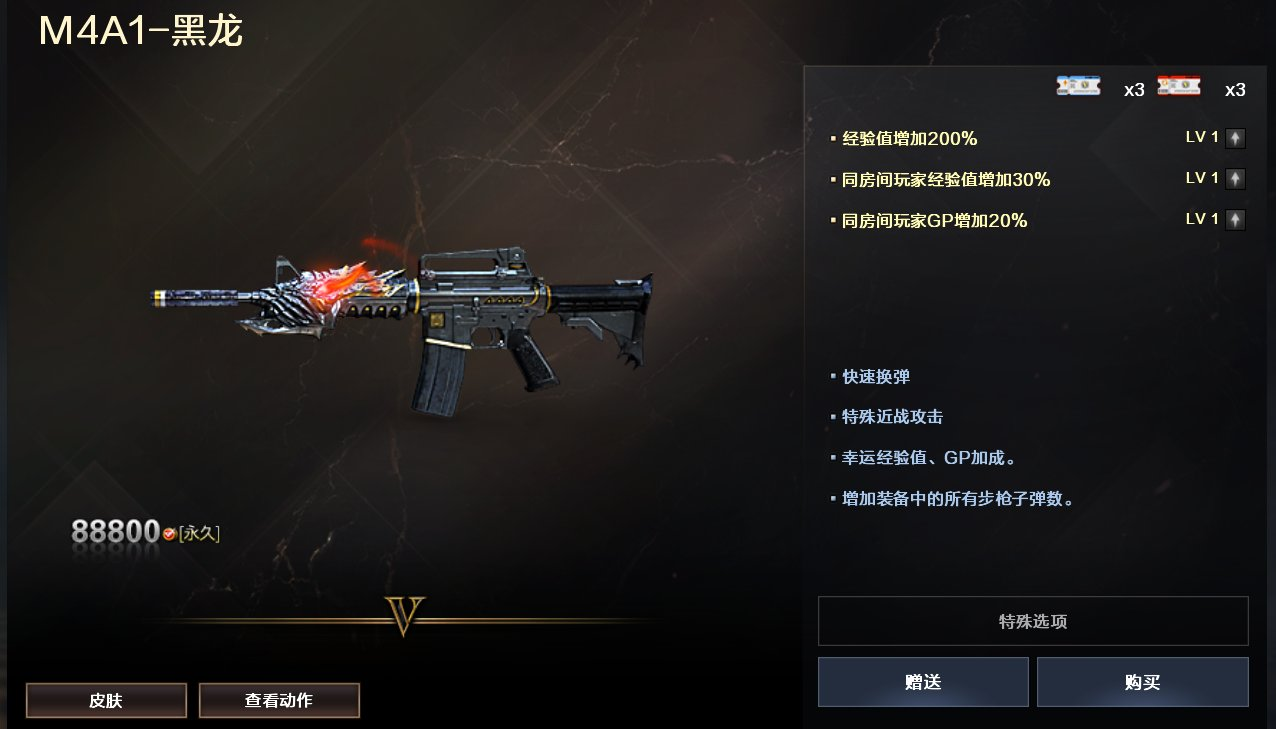Click the 查看动作 view animation button

pyautogui.click(x=279, y=701)
